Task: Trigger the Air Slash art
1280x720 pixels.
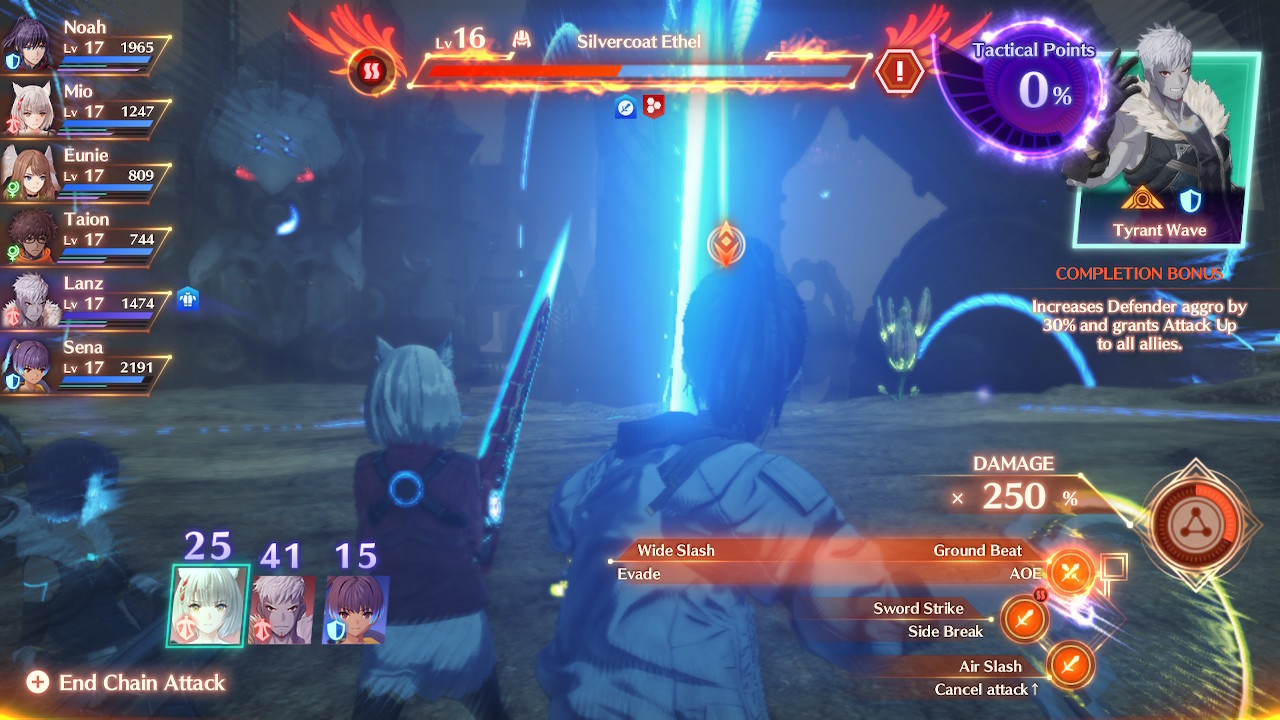Action: pyautogui.click(x=1071, y=665)
